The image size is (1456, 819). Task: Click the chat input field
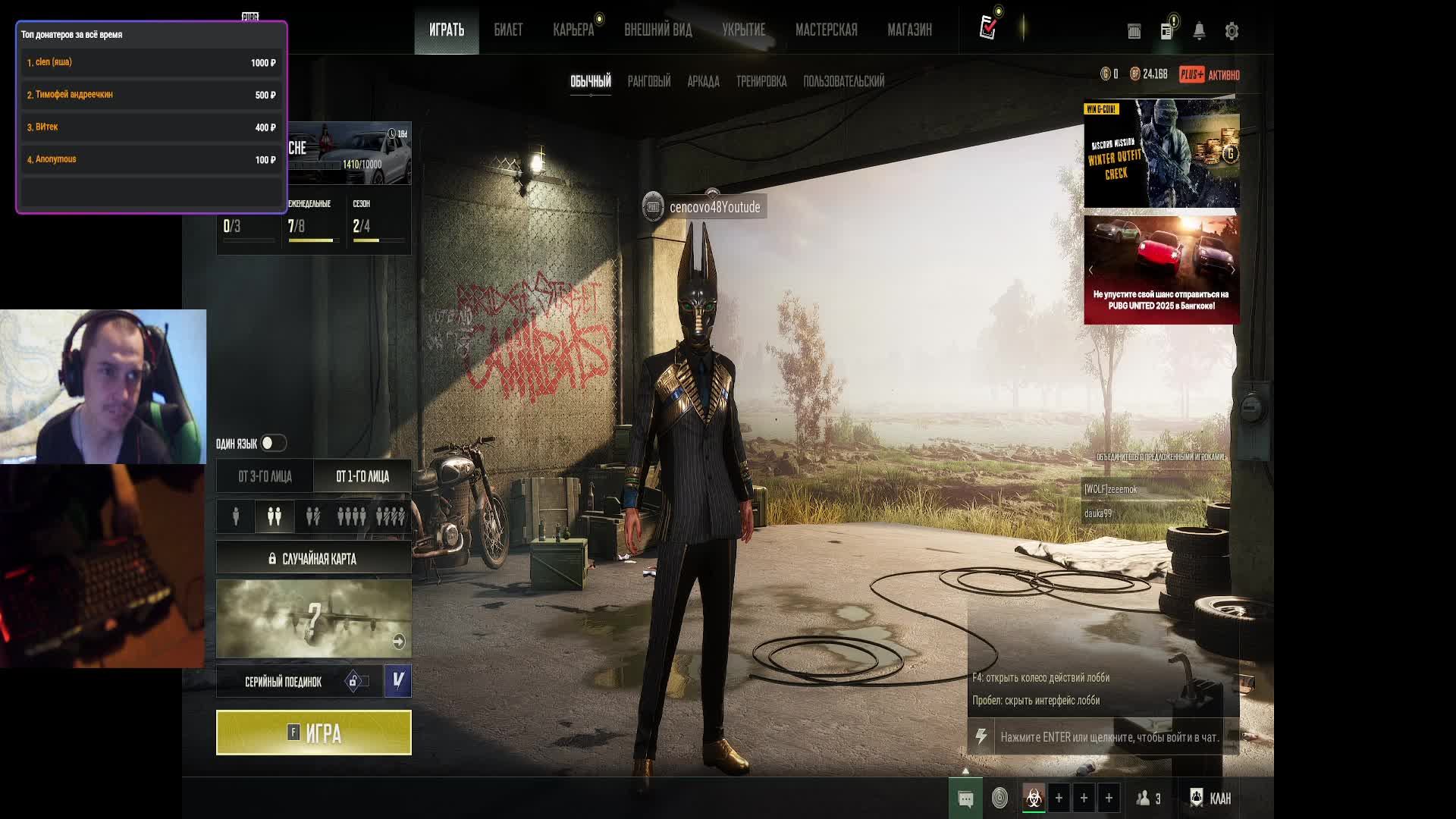pyautogui.click(x=1109, y=737)
